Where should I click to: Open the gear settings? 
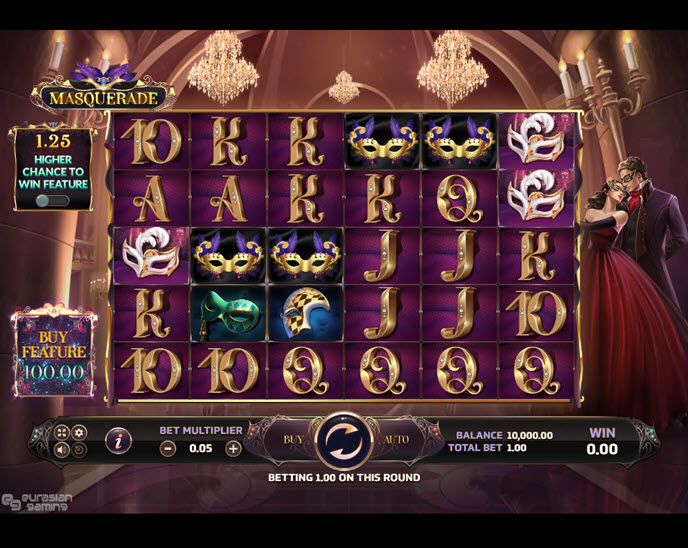tap(79, 432)
